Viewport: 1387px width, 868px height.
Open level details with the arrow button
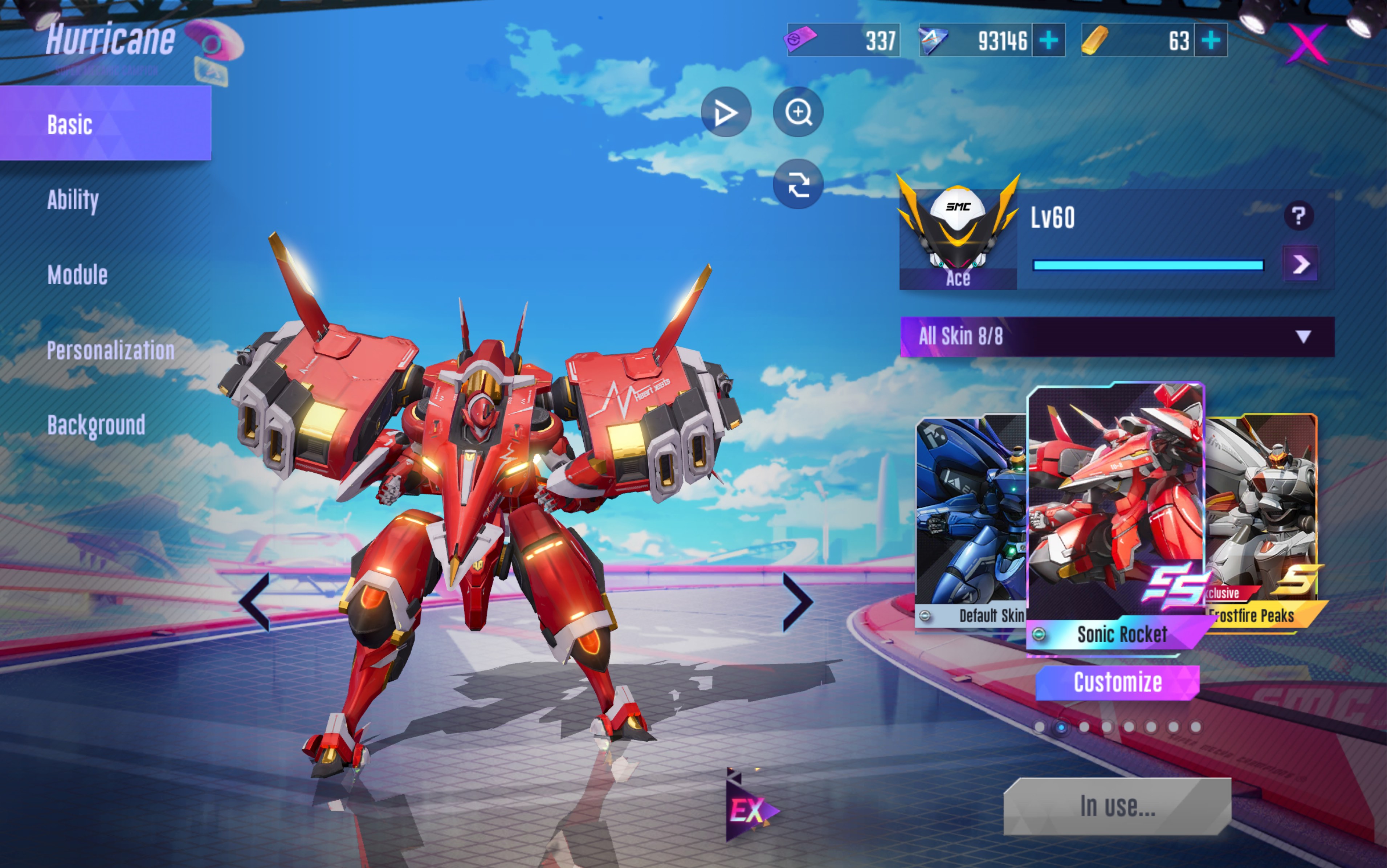point(1300,264)
